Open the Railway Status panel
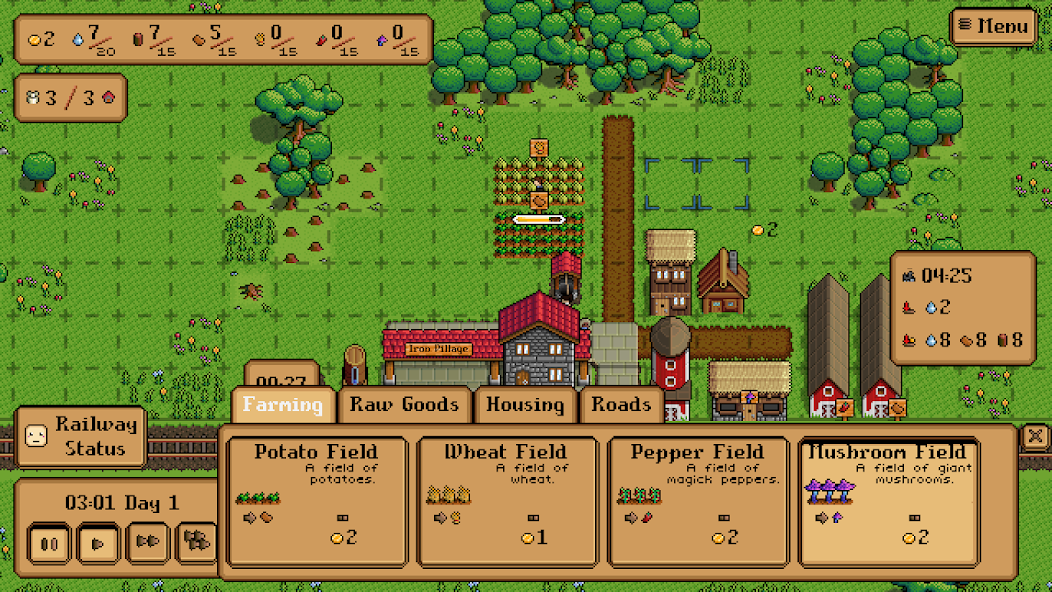Image resolution: width=1052 pixels, height=592 pixels. [x=82, y=436]
